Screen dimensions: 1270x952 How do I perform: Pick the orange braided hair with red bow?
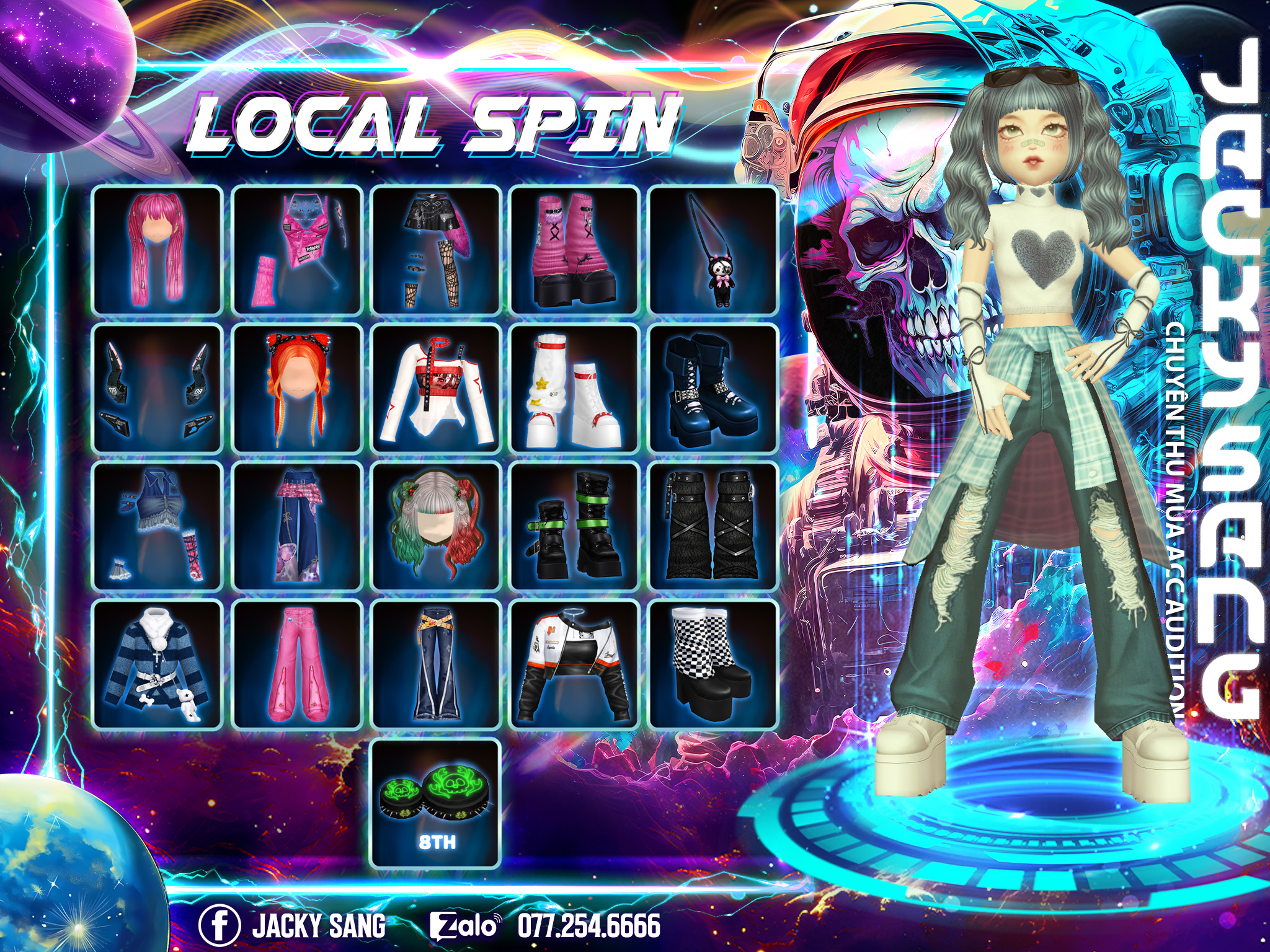coord(297,389)
